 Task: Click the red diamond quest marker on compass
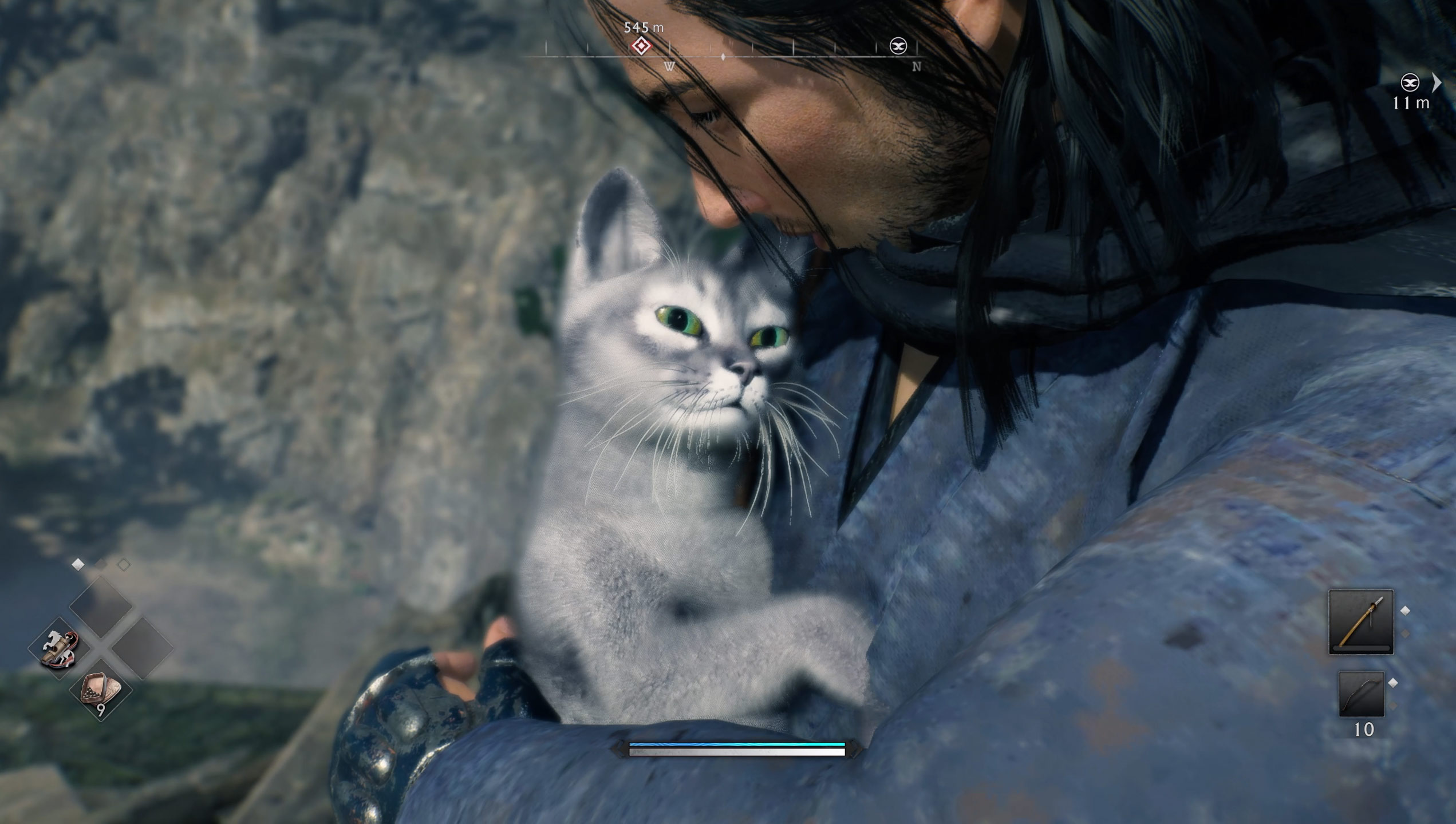point(641,46)
